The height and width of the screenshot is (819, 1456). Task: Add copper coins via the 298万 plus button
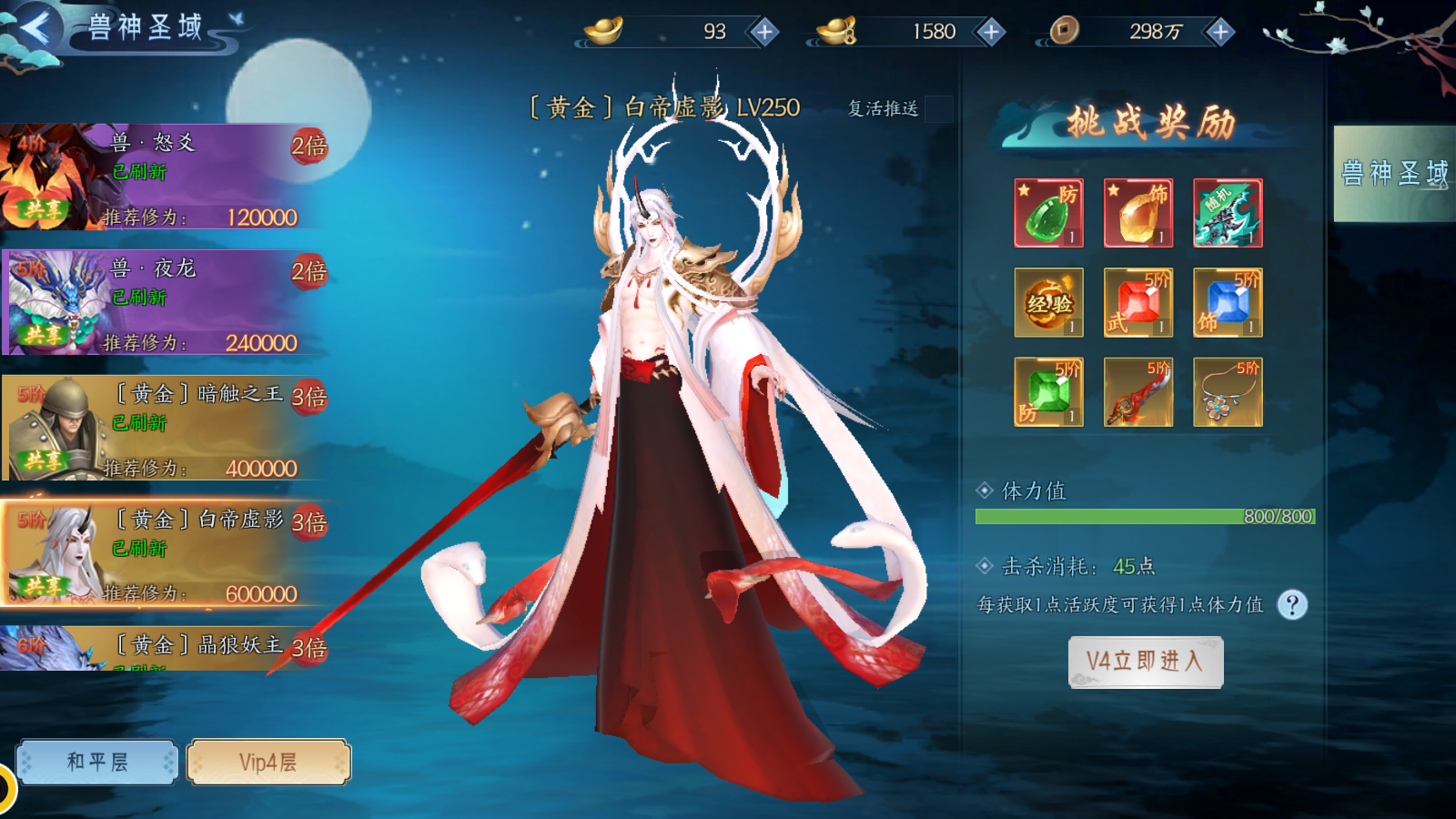pyautogui.click(x=1219, y=33)
